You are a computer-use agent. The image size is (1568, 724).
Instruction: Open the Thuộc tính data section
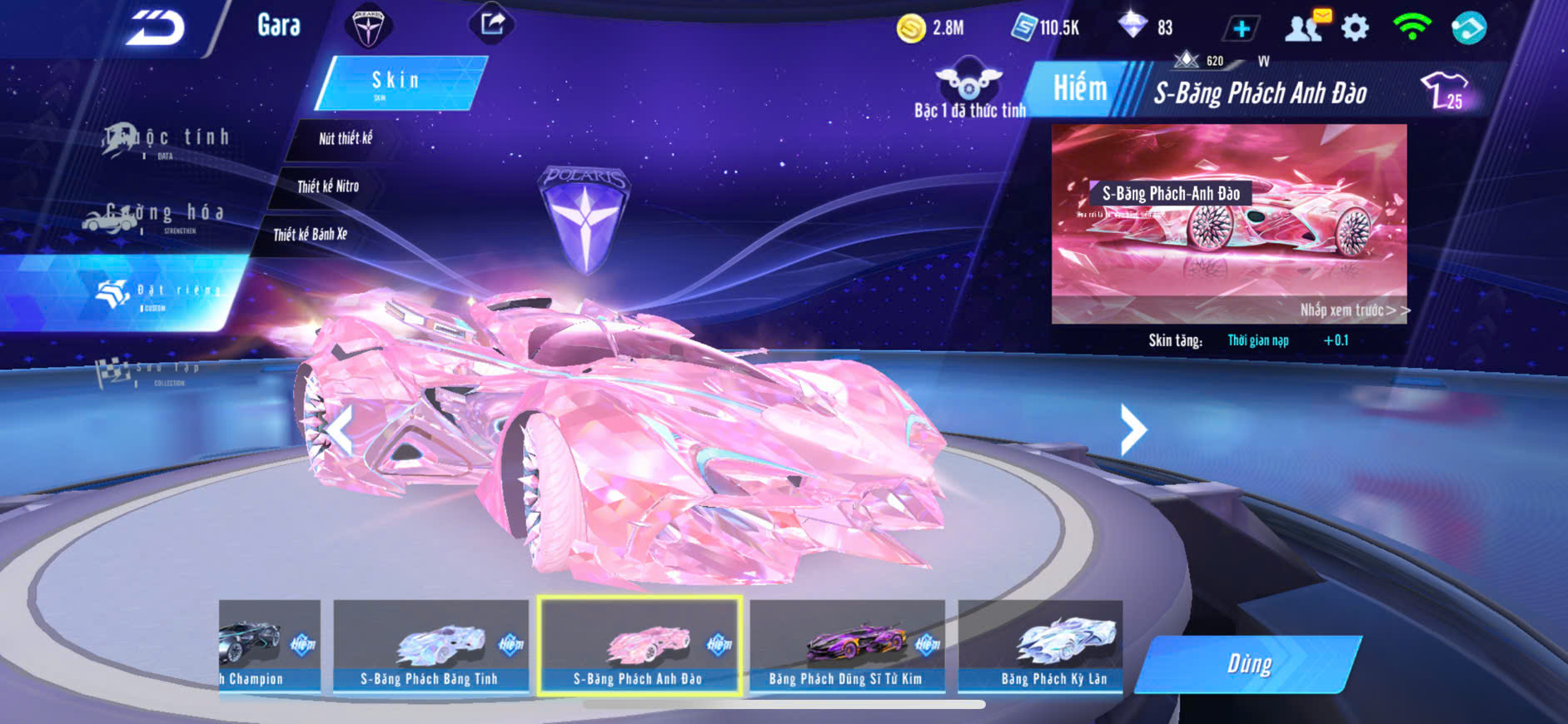(x=167, y=140)
